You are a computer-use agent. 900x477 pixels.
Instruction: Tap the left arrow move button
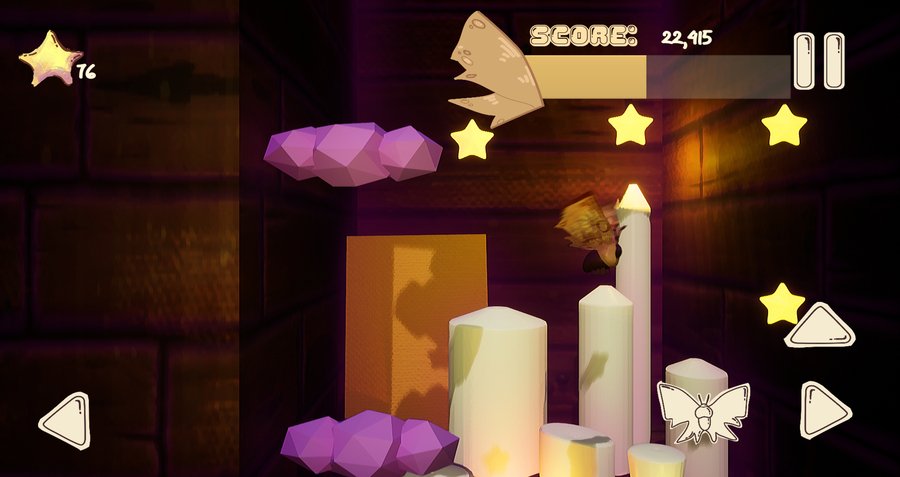pos(66,420)
